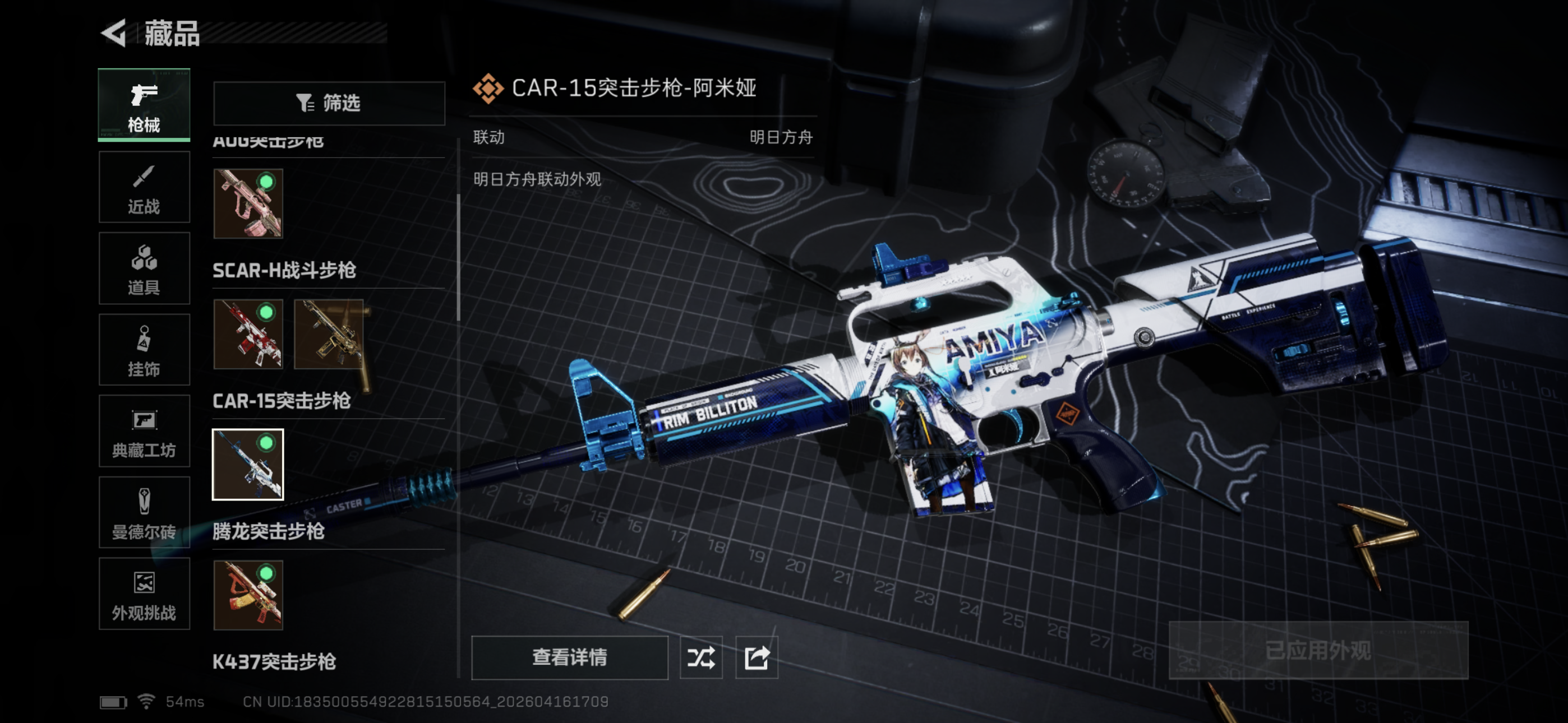Image resolution: width=1568 pixels, height=723 pixels.
Task: Activate the shuffle random skin icon
Action: pyautogui.click(x=700, y=657)
